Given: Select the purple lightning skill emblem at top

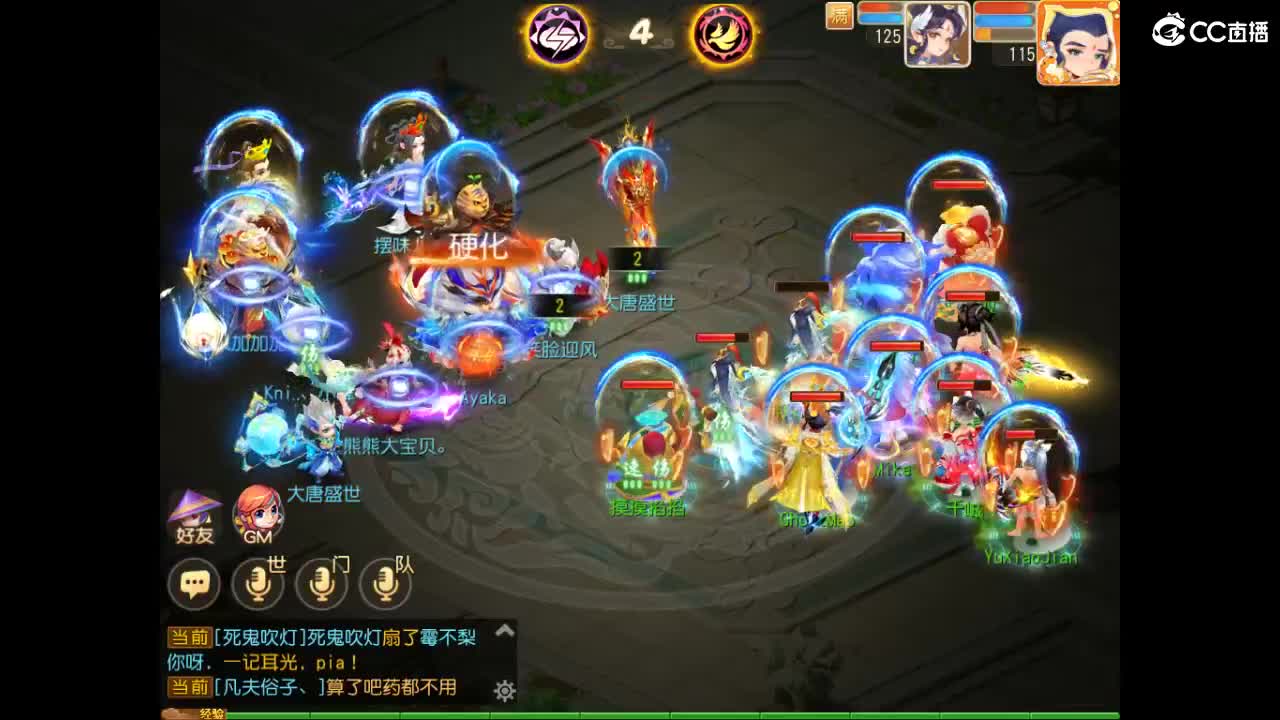Looking at the screenshot, I should 557,36.
